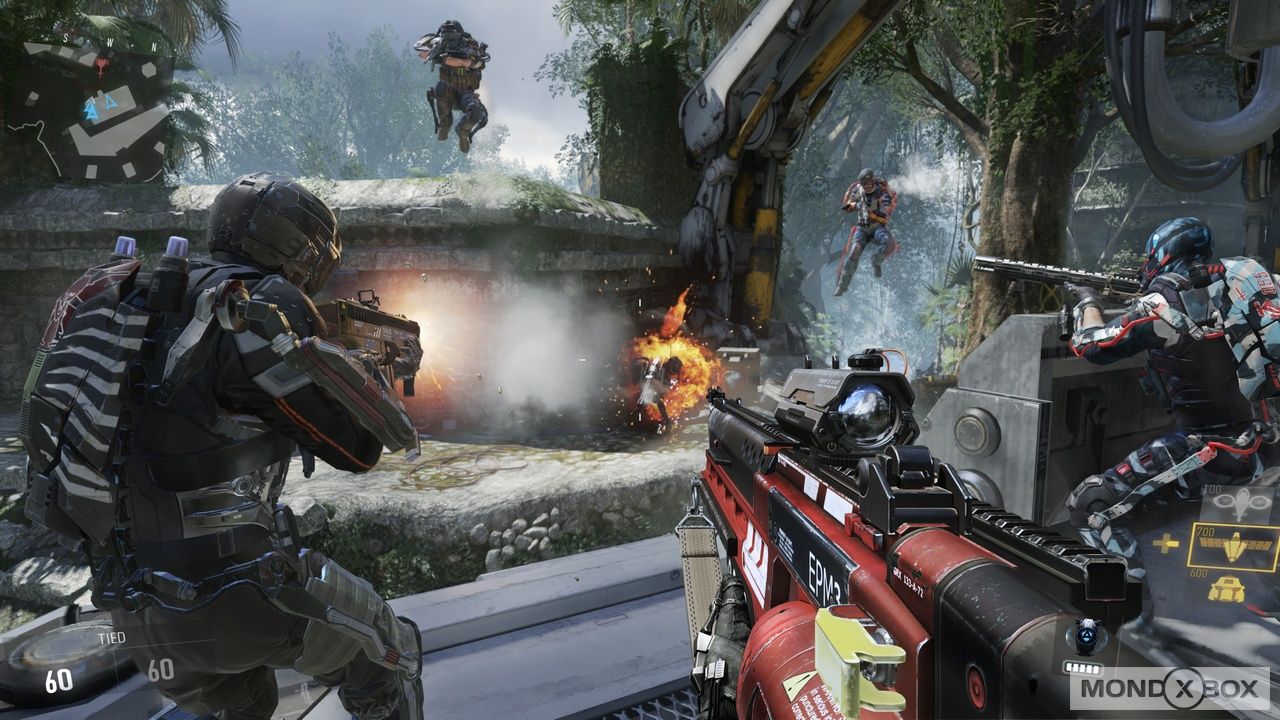Click the yellow plus scorestreak indicator
Screen dimensions: 1280x720
pyautogui.click(x=1165, y=544)
